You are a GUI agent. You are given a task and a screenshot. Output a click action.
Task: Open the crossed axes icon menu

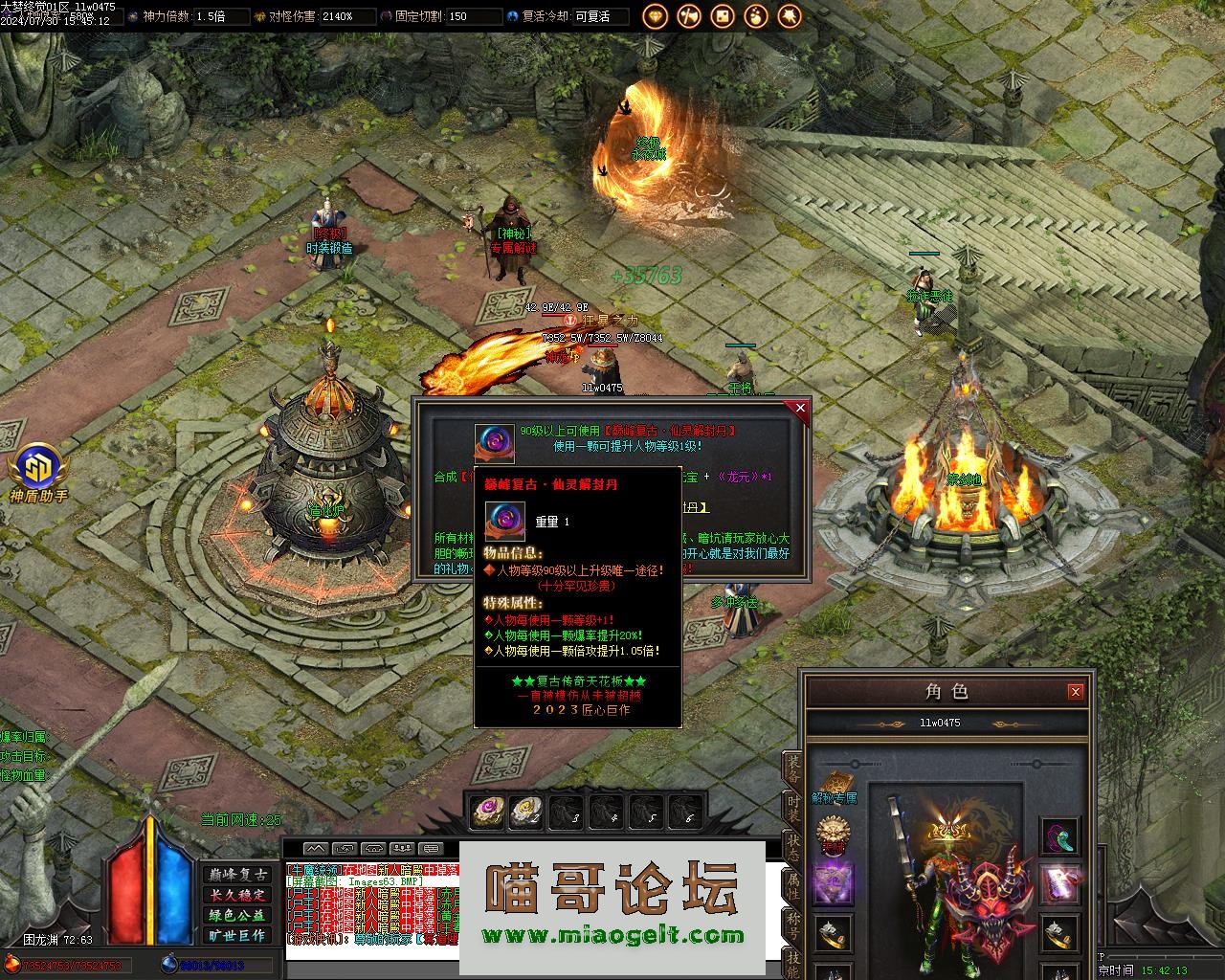(x=689, y=16)
